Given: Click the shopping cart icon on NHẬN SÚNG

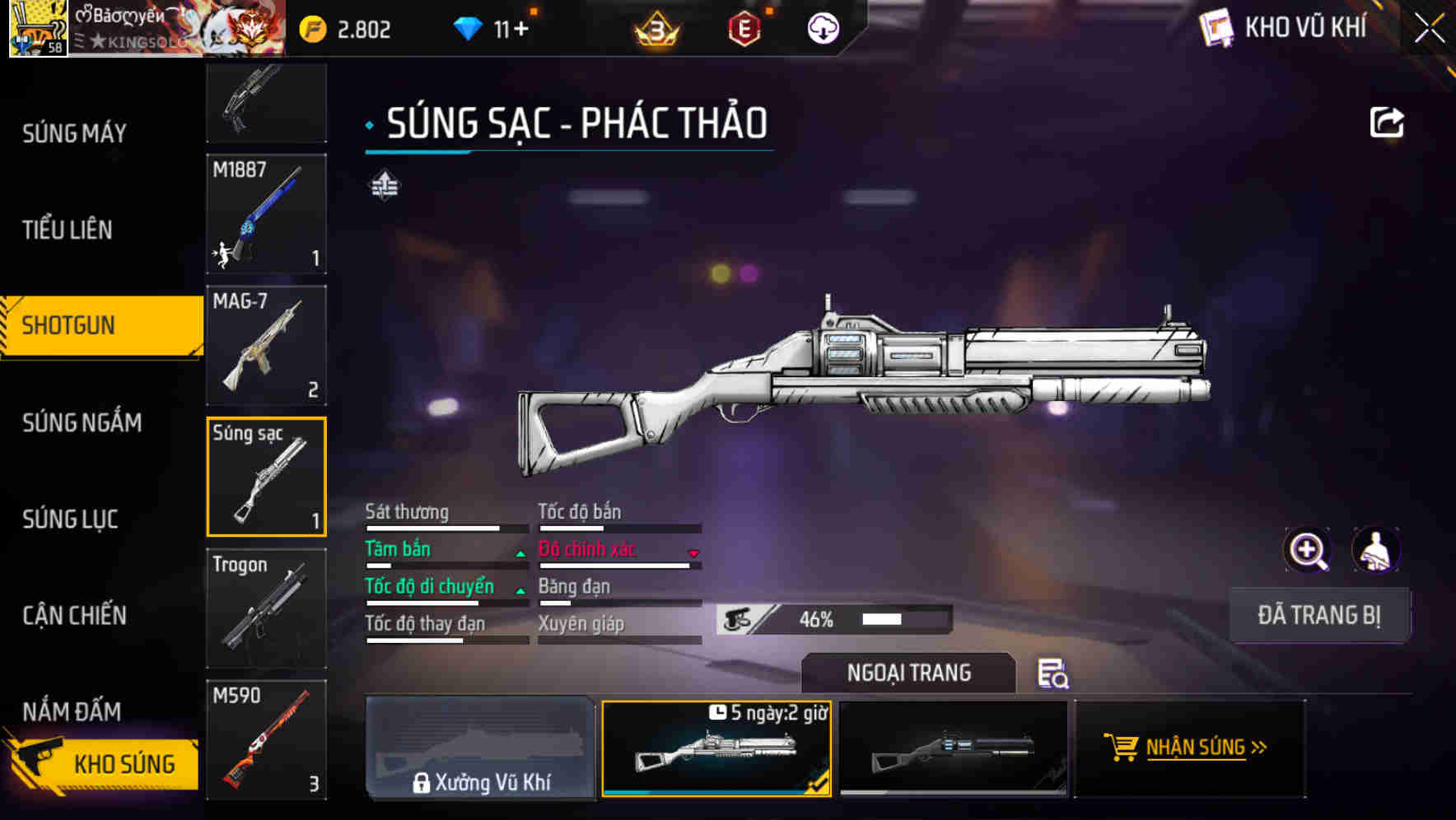Looking at the screenshot, I should pos(1122,748).
